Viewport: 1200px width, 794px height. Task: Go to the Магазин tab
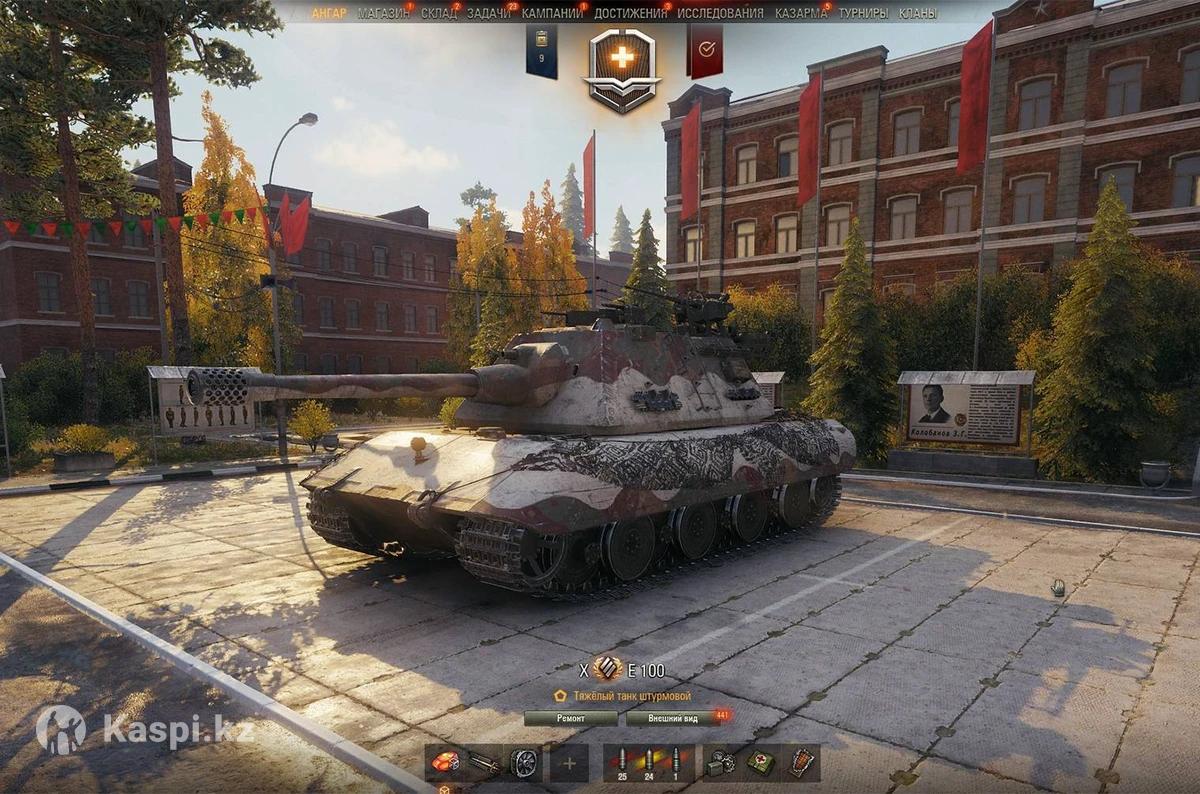tap(384, 13)
